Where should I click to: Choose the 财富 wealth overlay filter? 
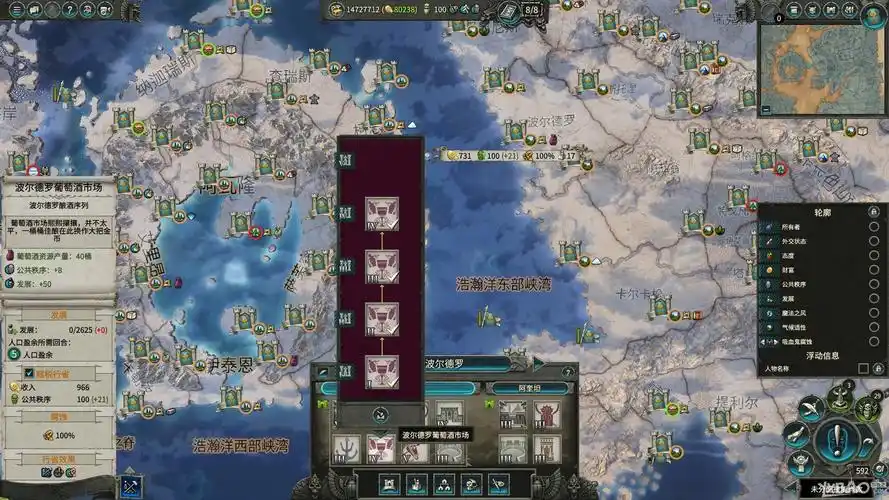(873, 270)
